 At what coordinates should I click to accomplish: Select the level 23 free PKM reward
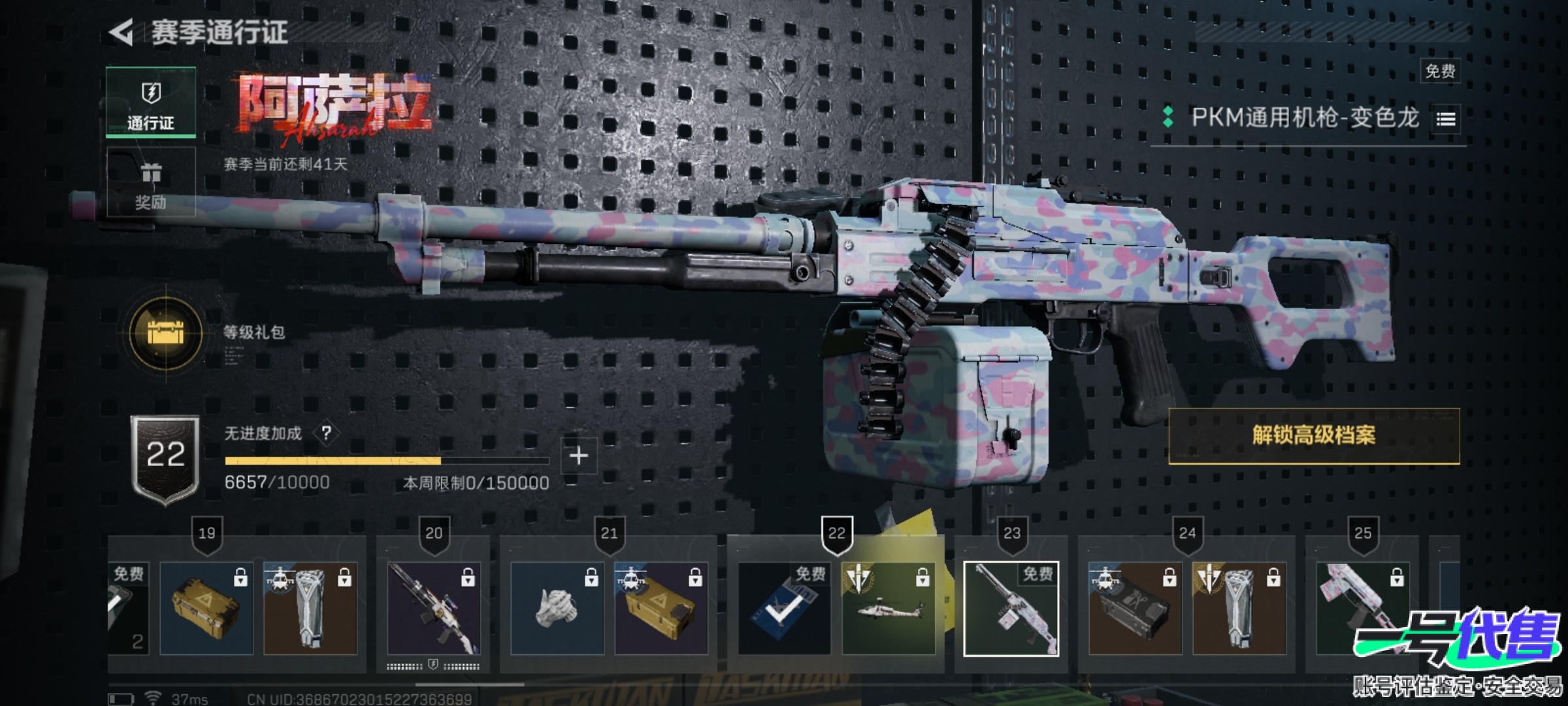pos(1011,609)
